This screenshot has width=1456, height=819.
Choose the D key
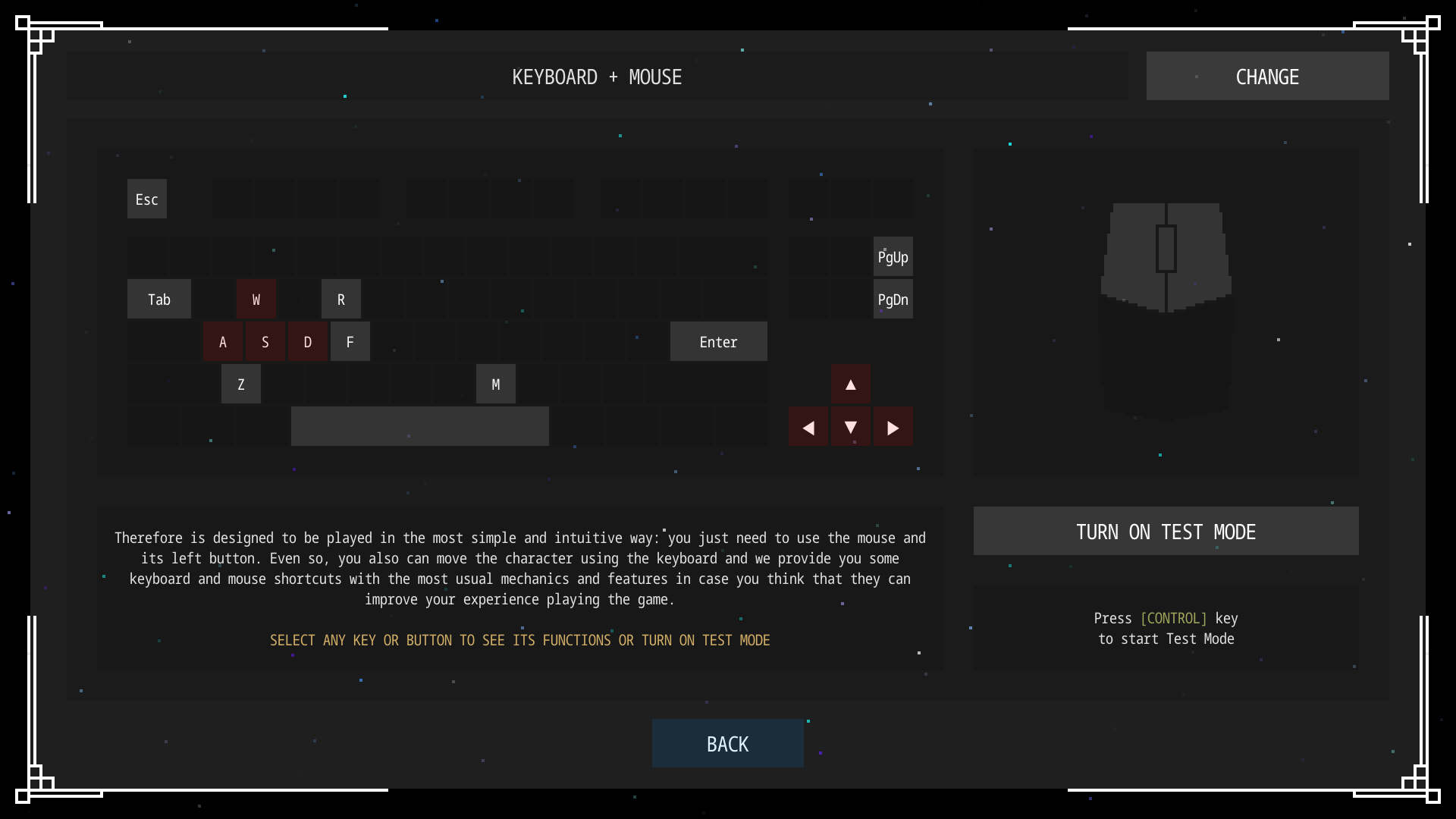tap(308, 341)
